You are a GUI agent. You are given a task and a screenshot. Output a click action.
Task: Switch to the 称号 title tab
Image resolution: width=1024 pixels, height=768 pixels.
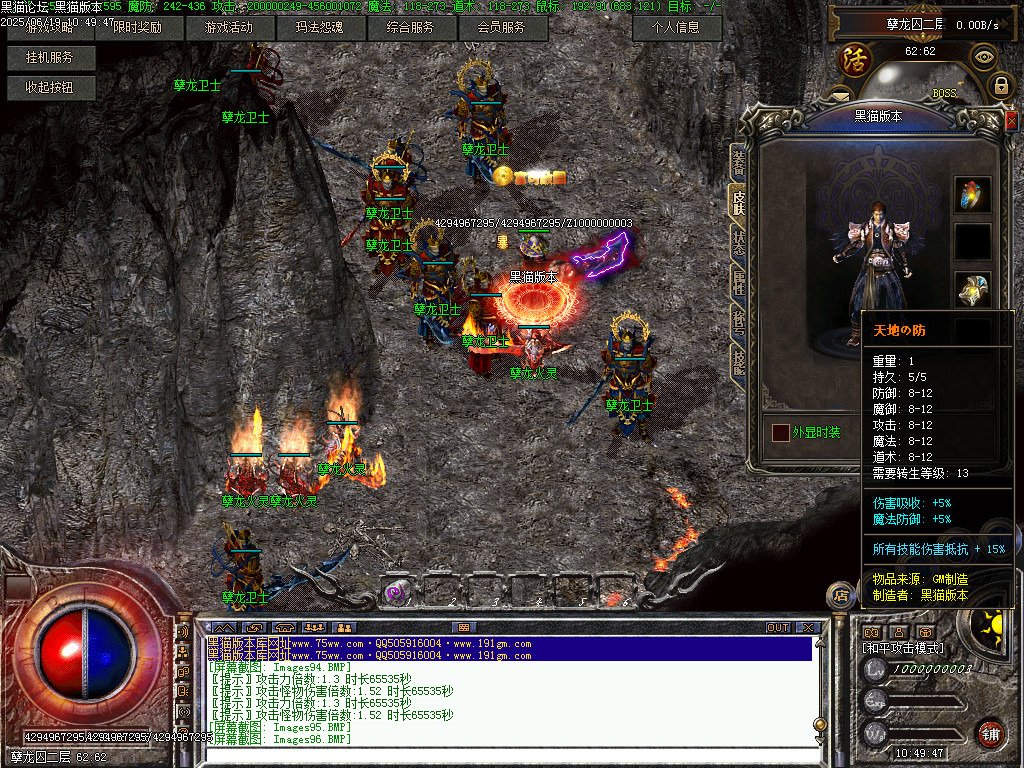[738, 321]
